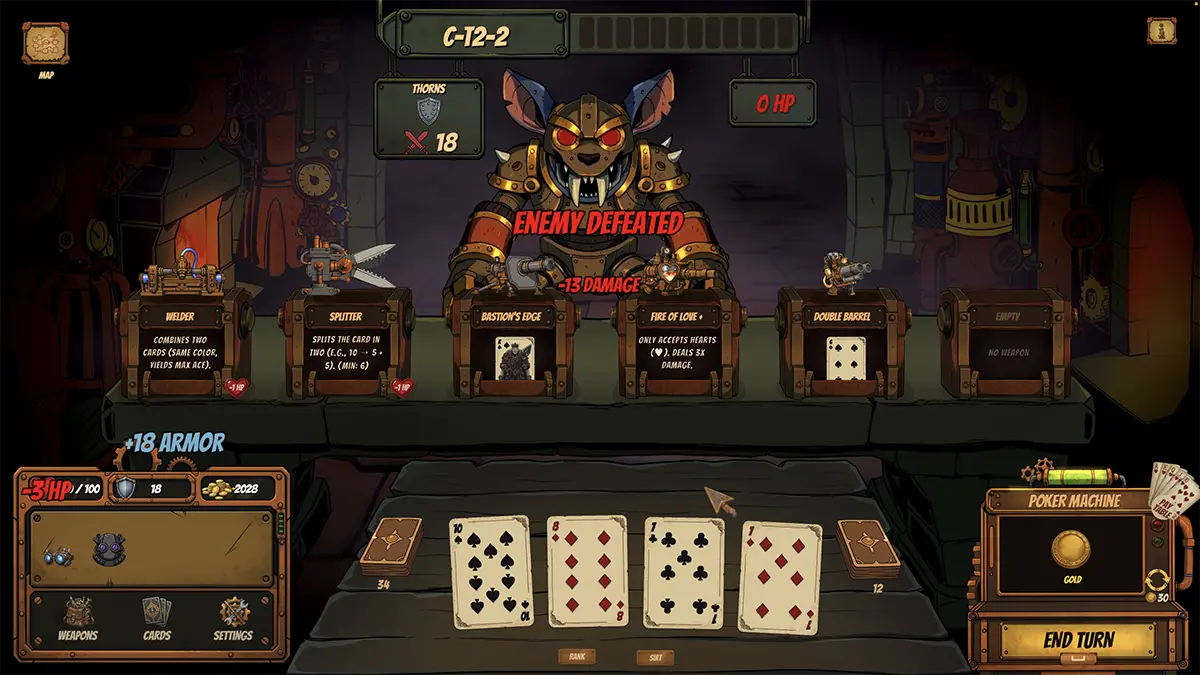Sort hand by Rank
This screenshot has width=1200, height=675.
click(x=577, y=657)
